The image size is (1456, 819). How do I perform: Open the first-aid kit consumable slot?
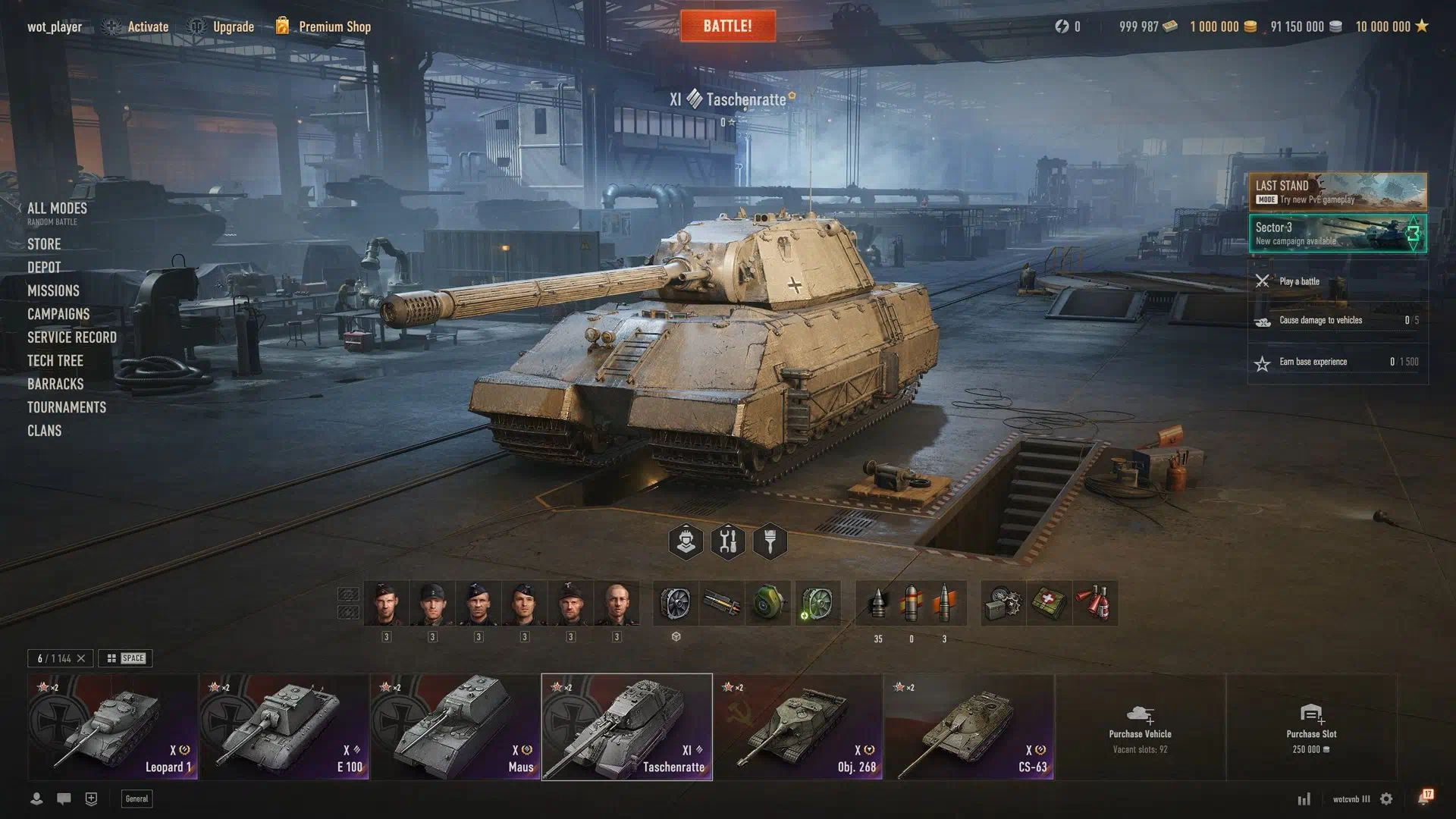(x=1049, y=604)
